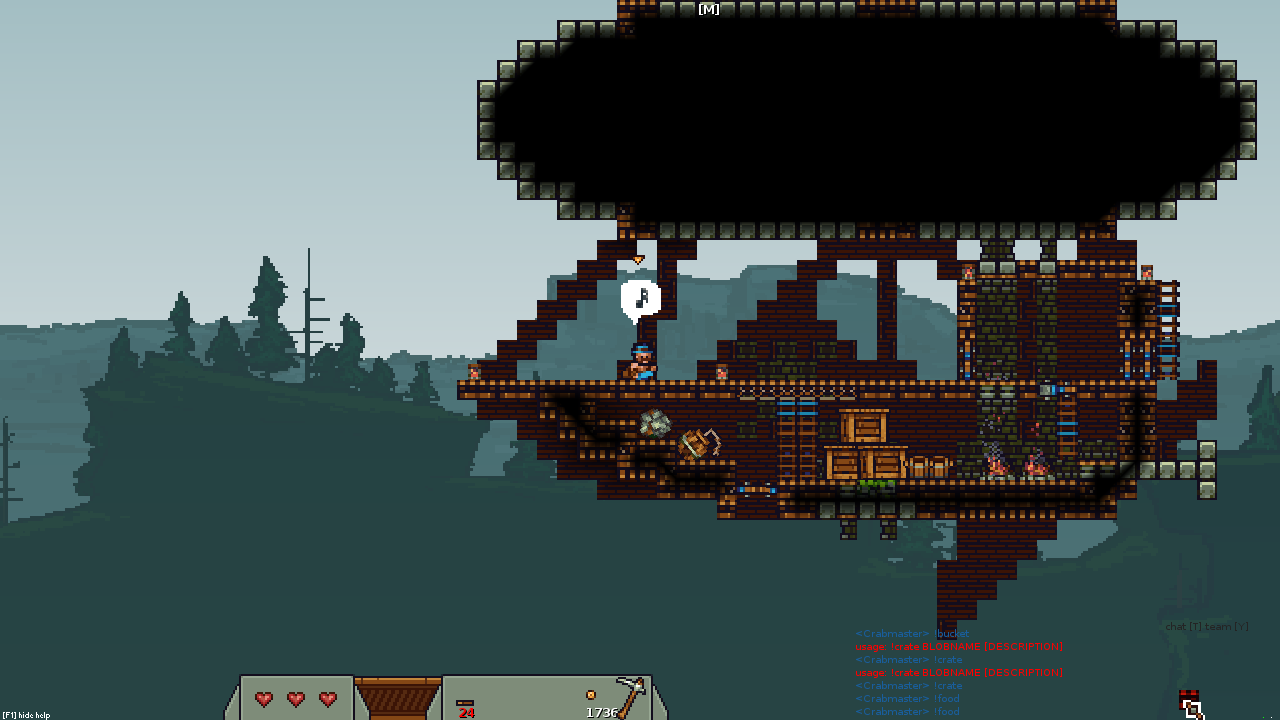Screen dimensions: 1280x720
Task: Click the chat message log
Action: (x=958, y=672)
